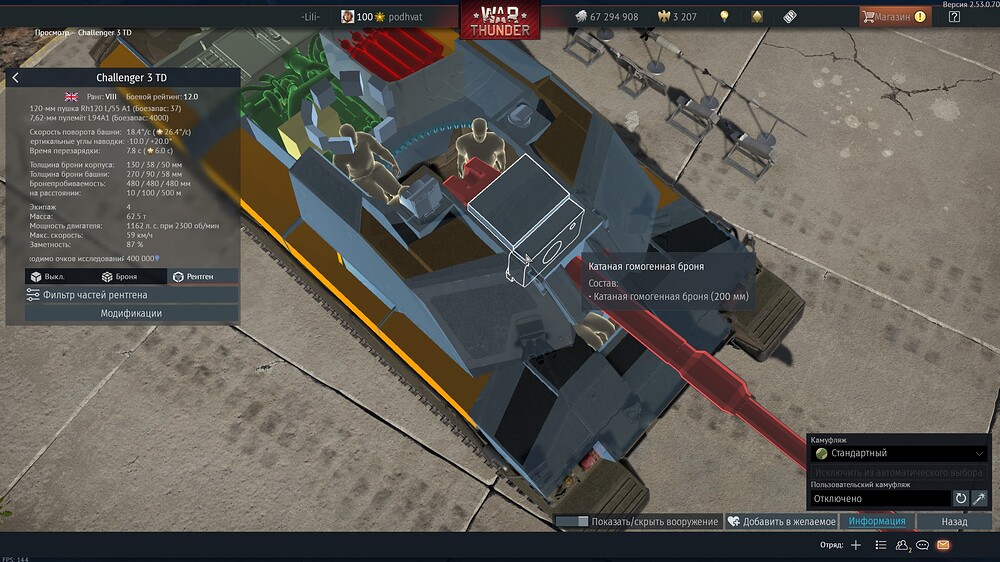Click the question mark help icon
The height and width of the screenshot is (562, 1000).
coord(954,17)
